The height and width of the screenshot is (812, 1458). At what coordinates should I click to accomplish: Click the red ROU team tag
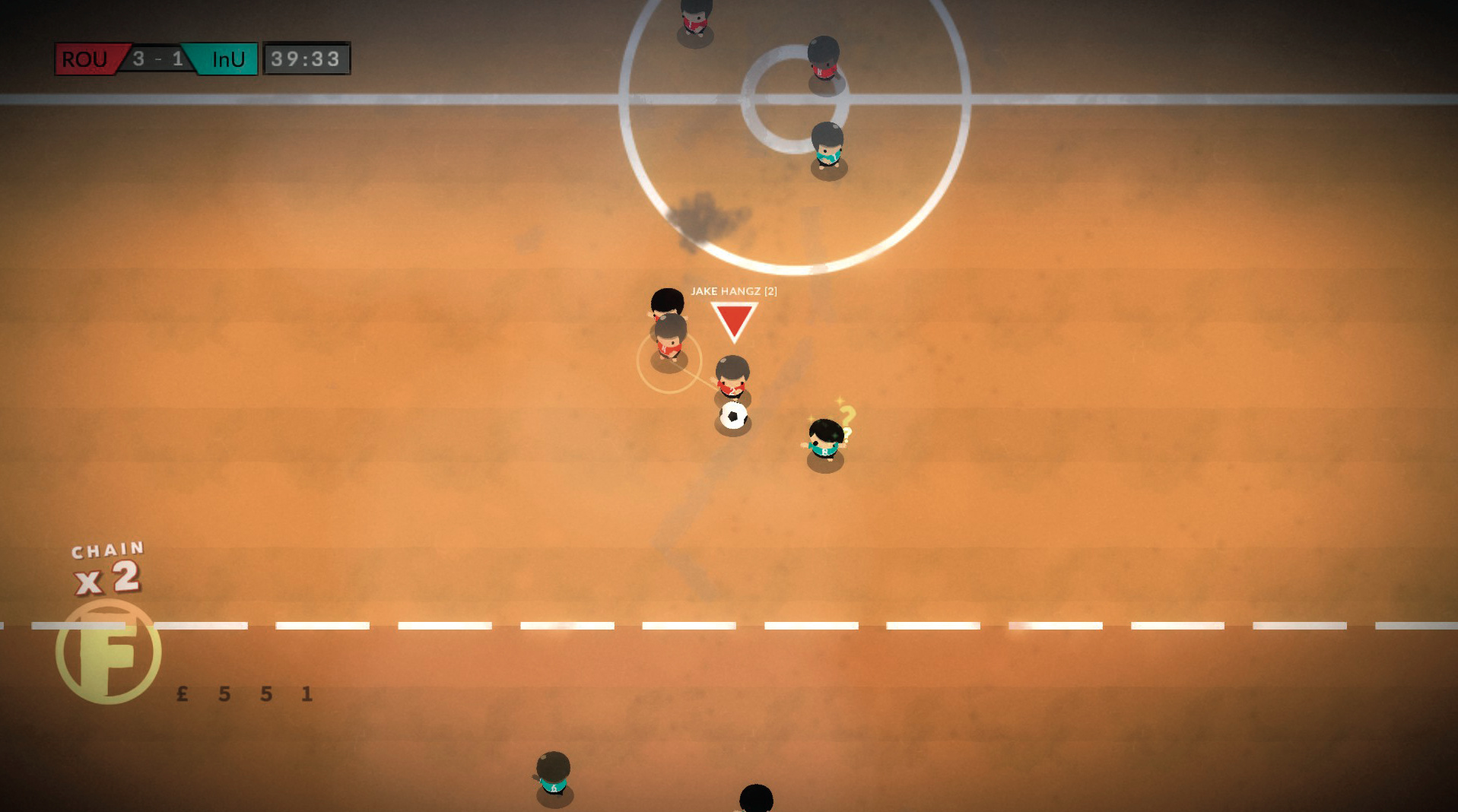coord(87,59)
